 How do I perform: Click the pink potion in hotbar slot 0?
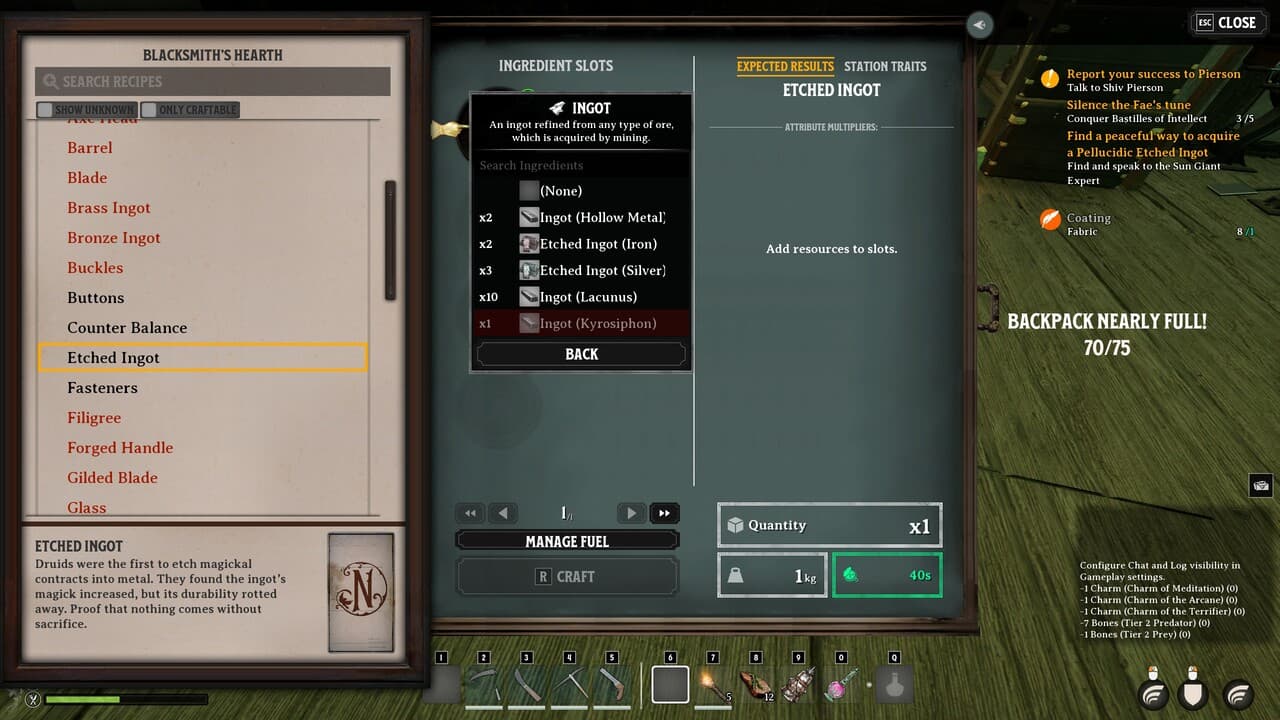[x=841, y=683]
